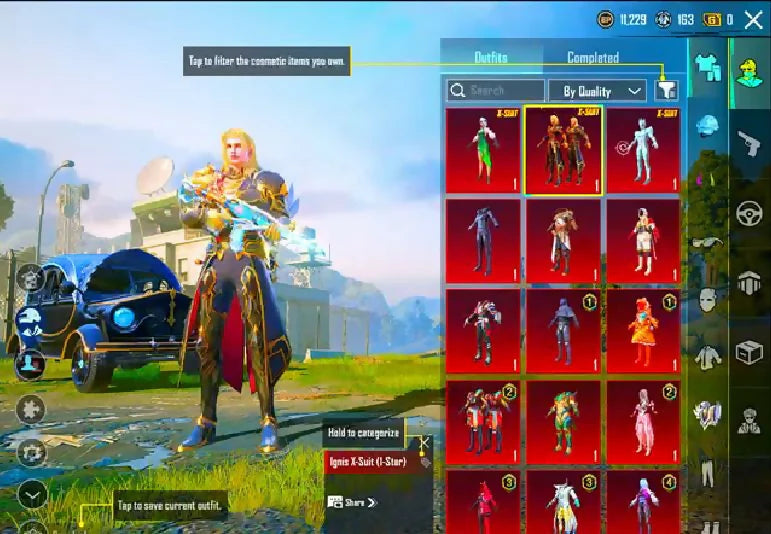Open the steering wheel vehicle category
The width and height of the screenshot is (771, 534).
click(746, 214)
